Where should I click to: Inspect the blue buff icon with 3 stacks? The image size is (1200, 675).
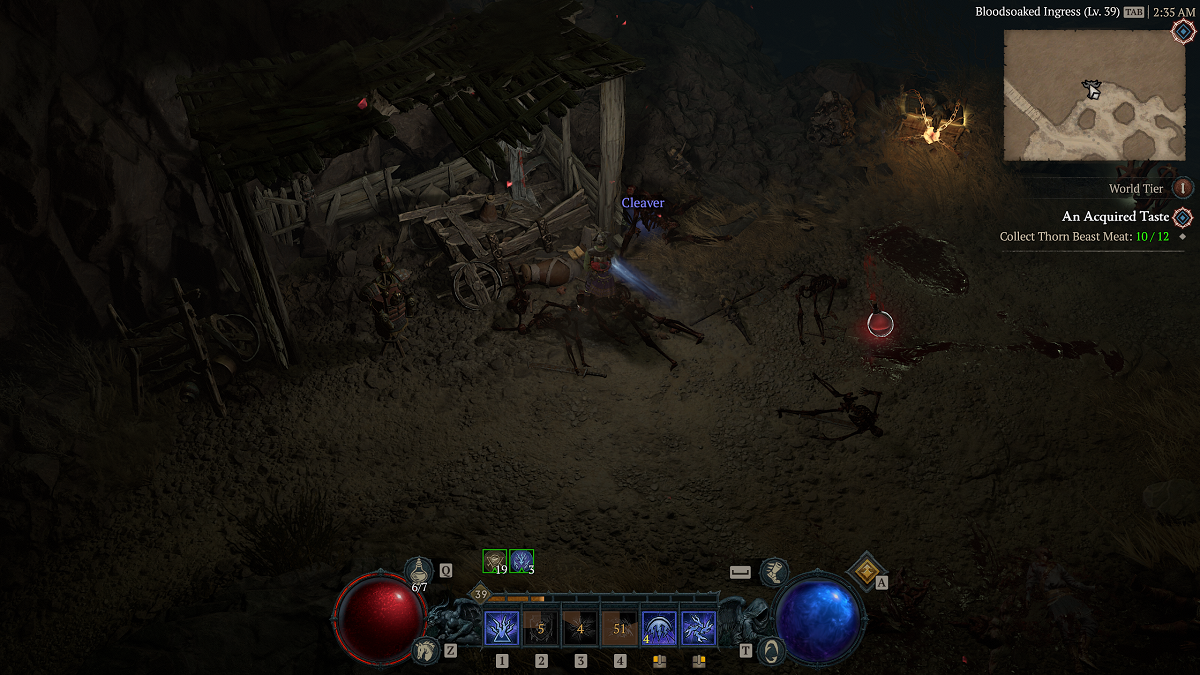521,561
